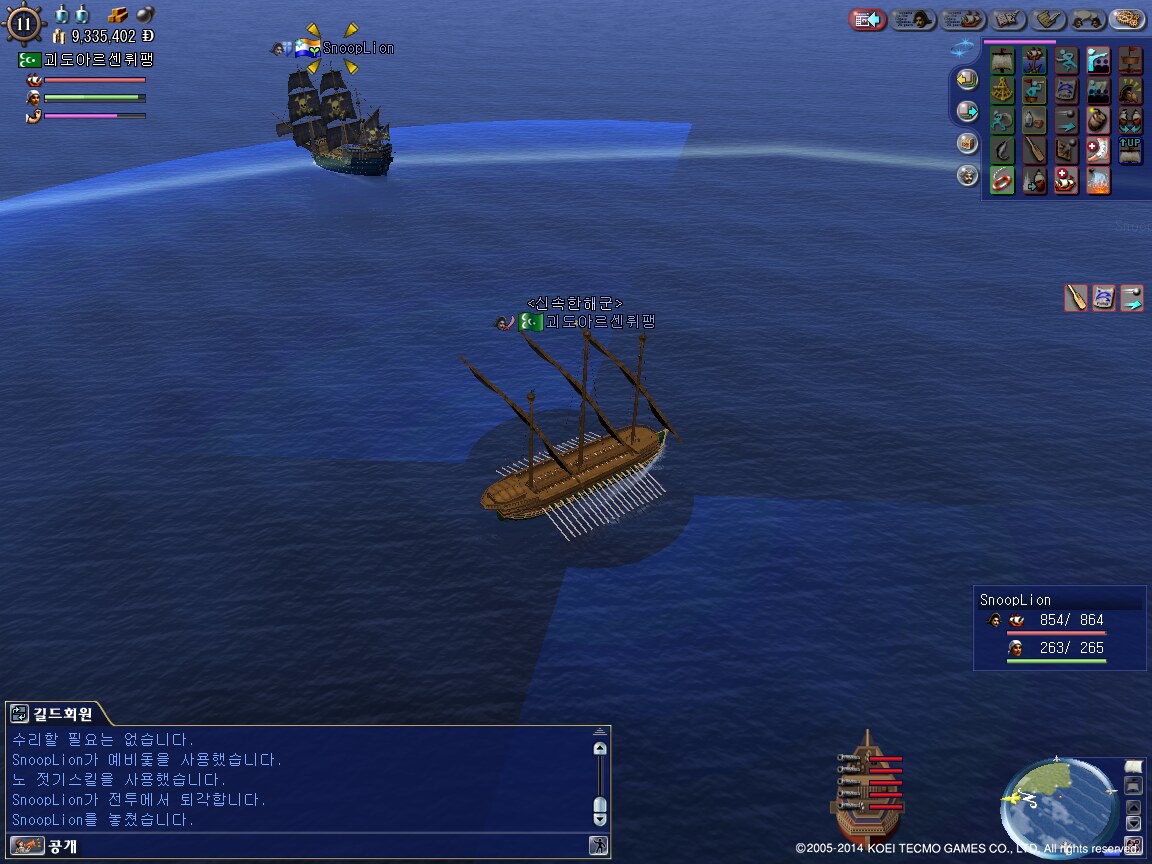
Task: Click the ship wheel icon with 11
Action: 24,24
